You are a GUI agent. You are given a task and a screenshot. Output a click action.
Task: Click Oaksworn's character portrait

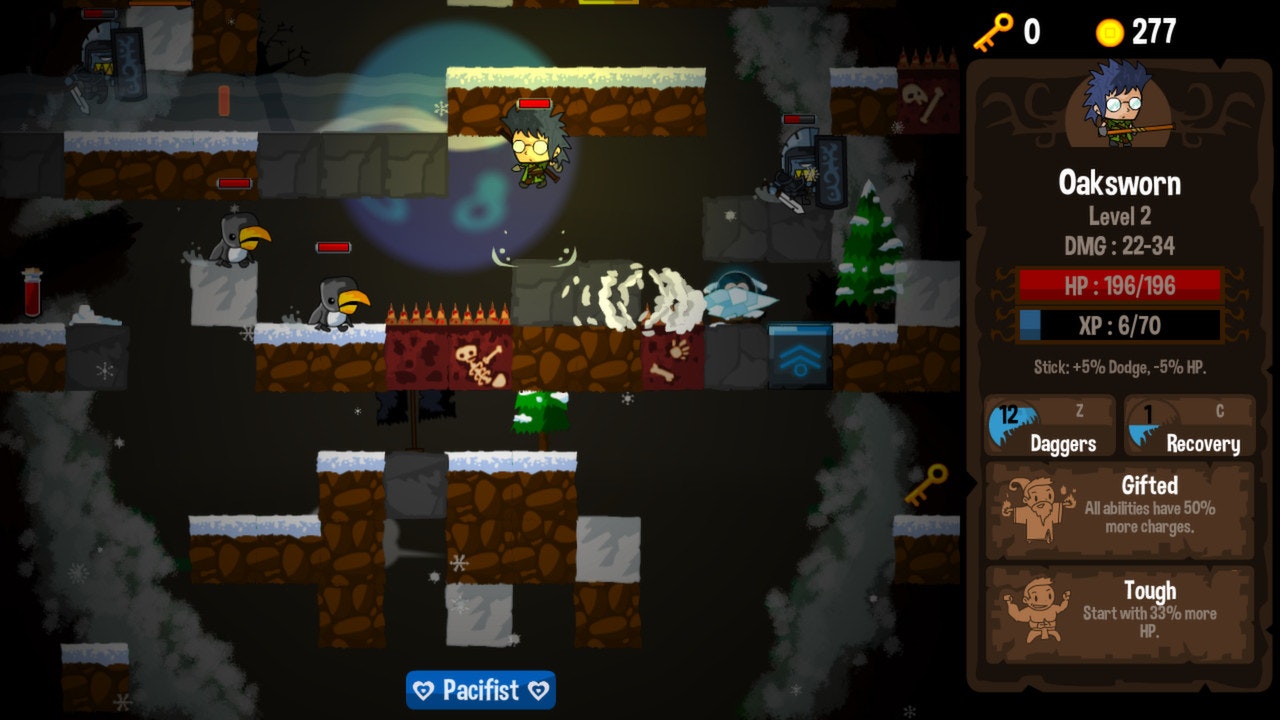1119,110
